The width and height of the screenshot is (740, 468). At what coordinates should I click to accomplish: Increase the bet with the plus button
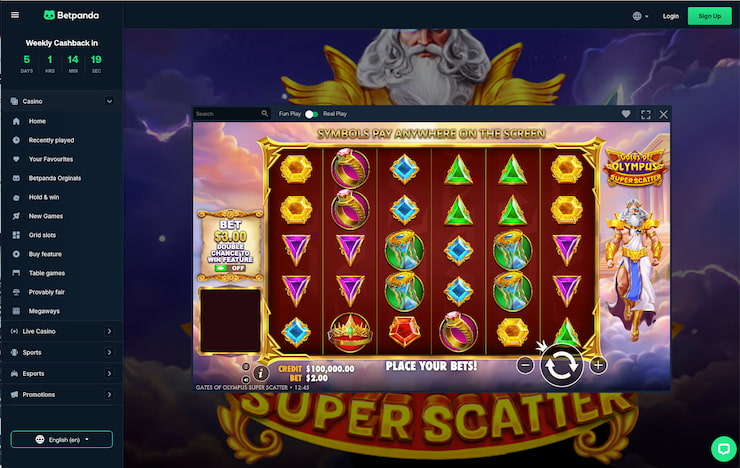pos(598,365)
